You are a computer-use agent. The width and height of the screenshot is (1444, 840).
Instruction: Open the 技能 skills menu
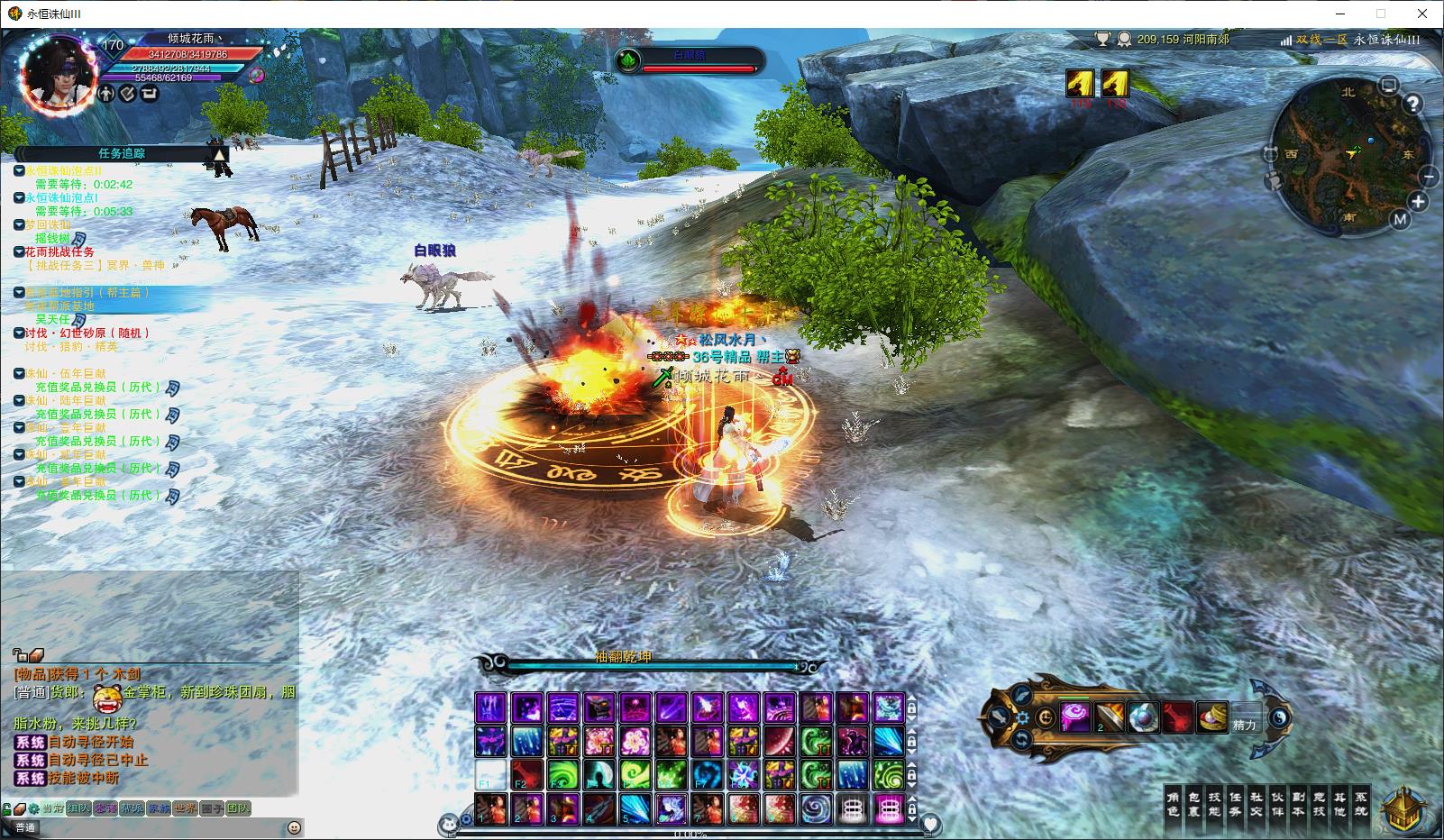[x=1215, y=804]
